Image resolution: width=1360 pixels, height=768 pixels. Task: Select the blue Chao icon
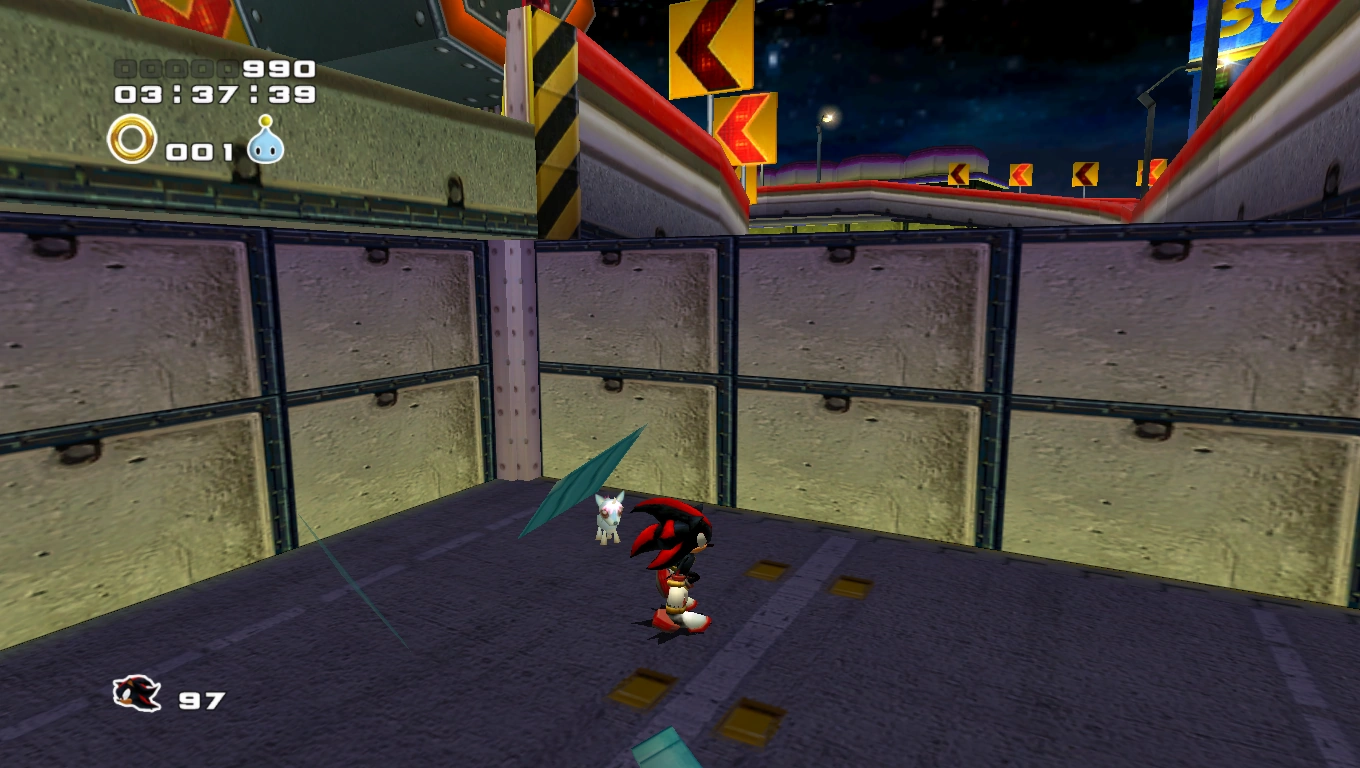[266, 141]
